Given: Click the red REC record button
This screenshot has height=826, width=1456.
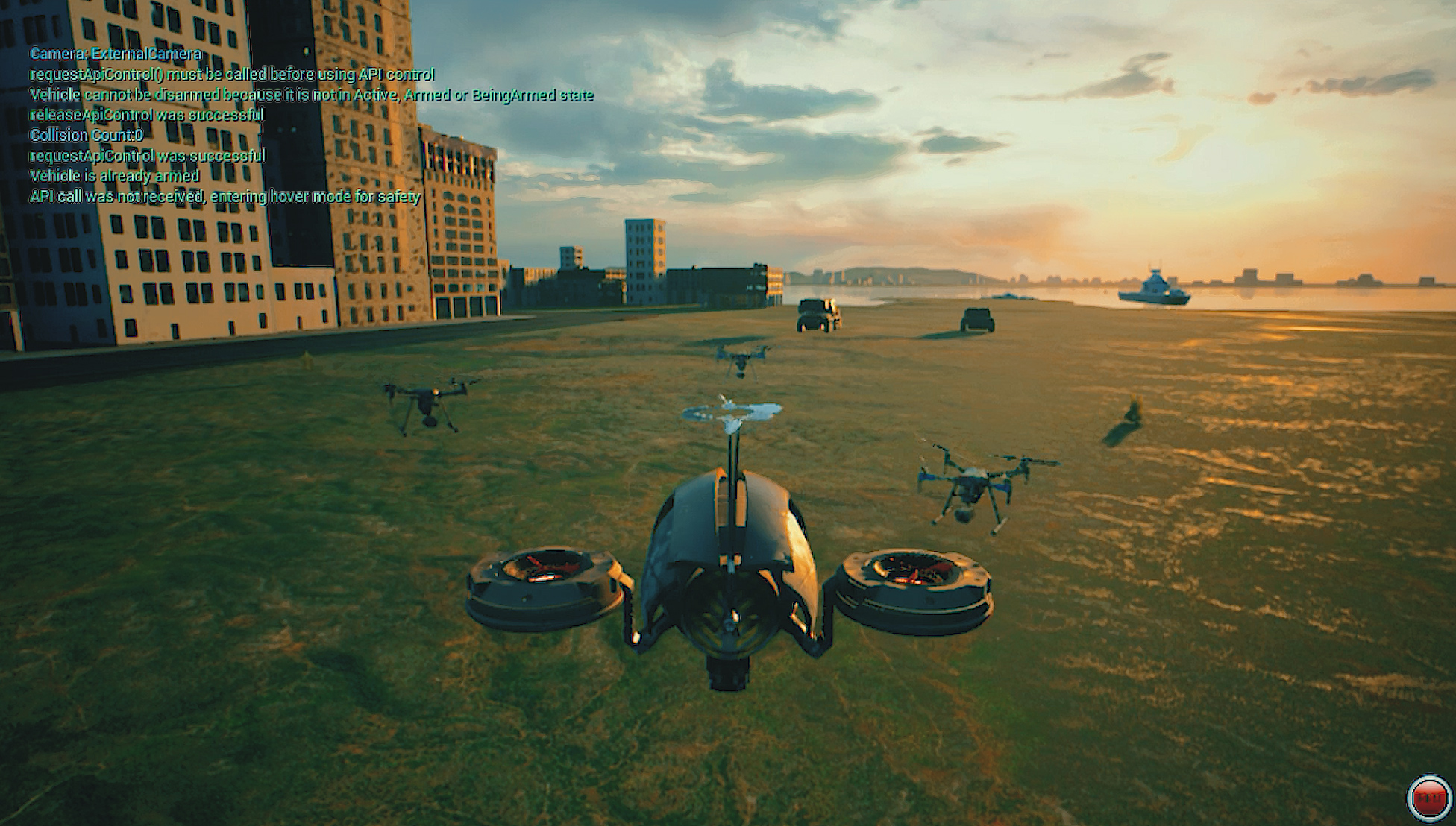Looking at the screenshot, I should [1428, 798].
